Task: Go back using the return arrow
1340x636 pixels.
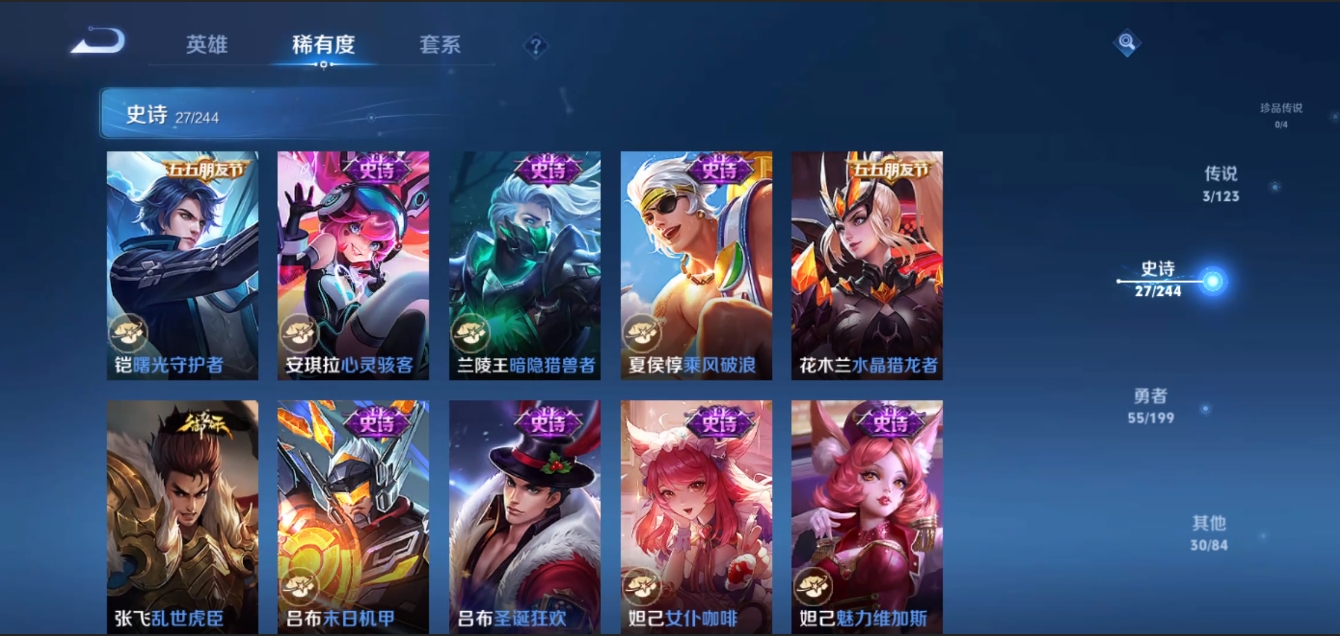Action: click(98, 42)
